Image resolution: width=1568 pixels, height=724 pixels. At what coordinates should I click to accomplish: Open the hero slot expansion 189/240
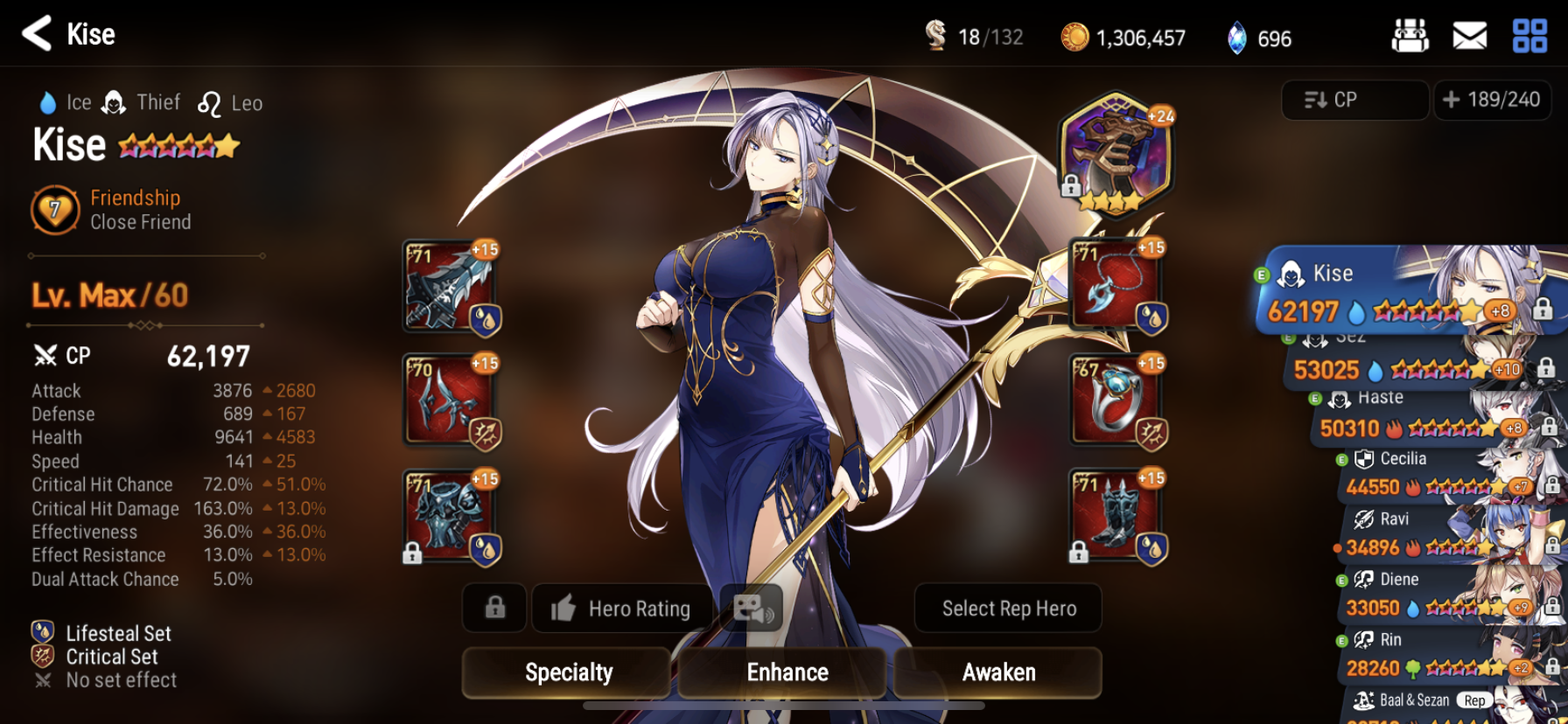pos(1494,100)
